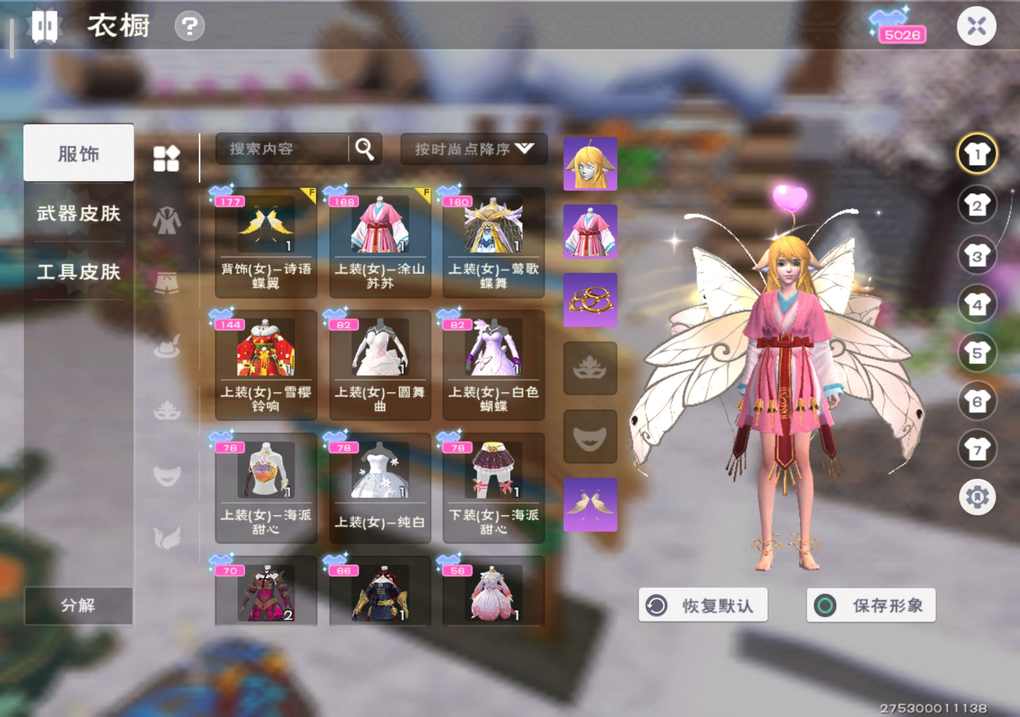Select the 工具皮肤 tab

click(79, 272)
